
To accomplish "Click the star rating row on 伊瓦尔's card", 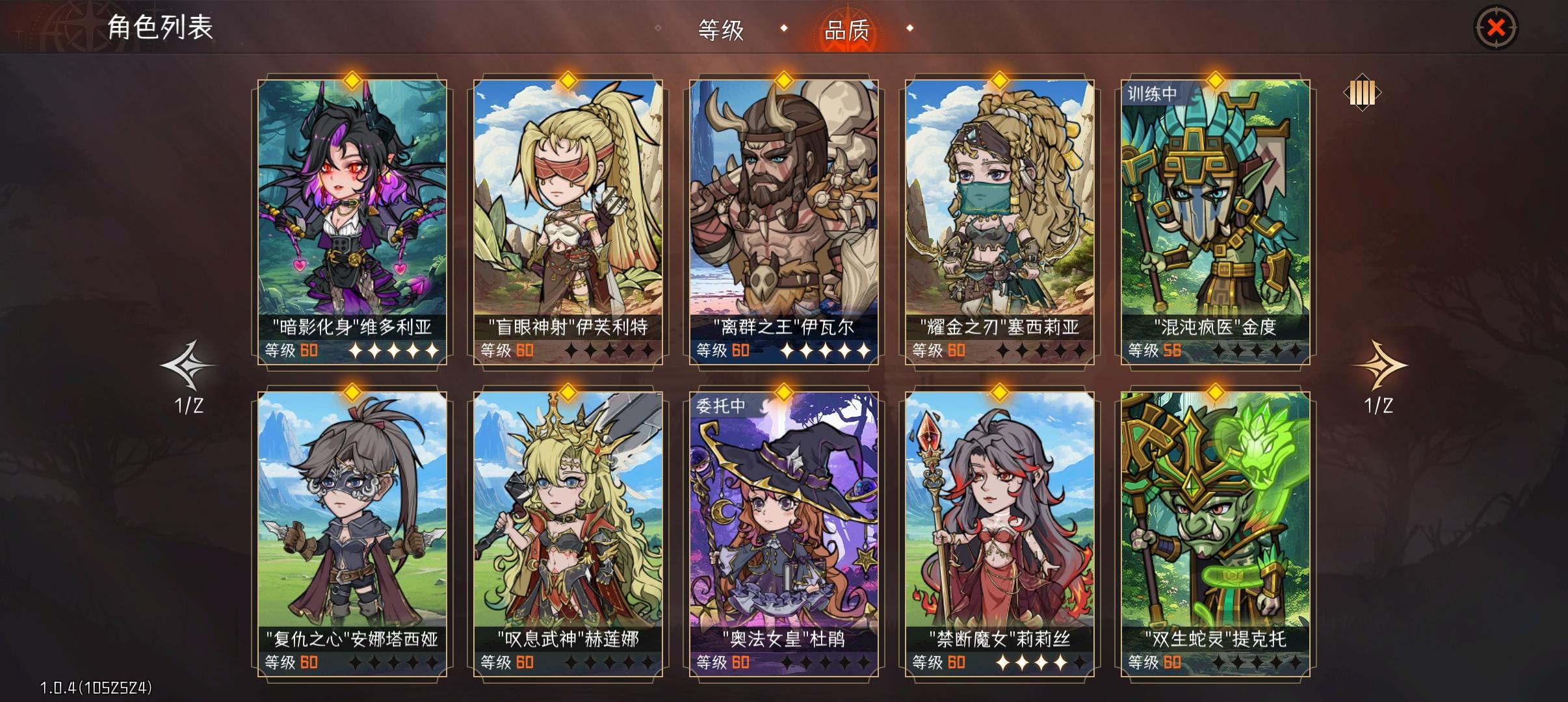I will point(826,350).
